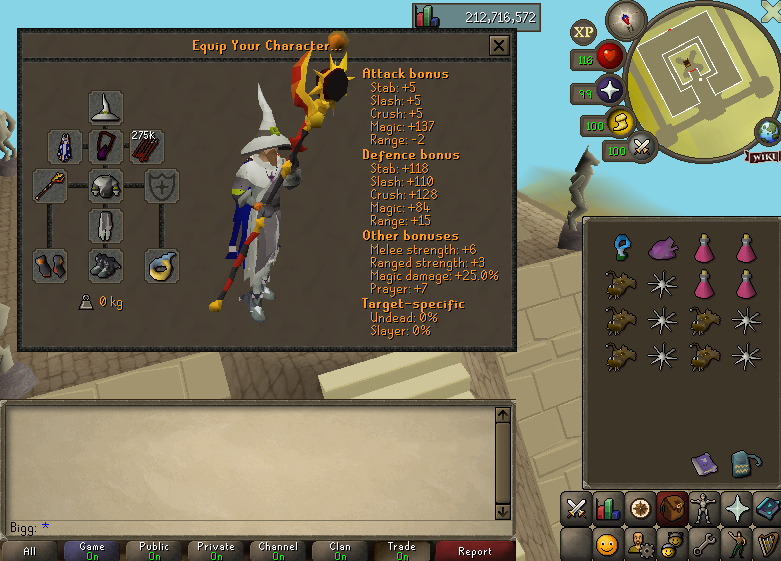Toggle the XP drops button
781x561 pixels.
584,32
